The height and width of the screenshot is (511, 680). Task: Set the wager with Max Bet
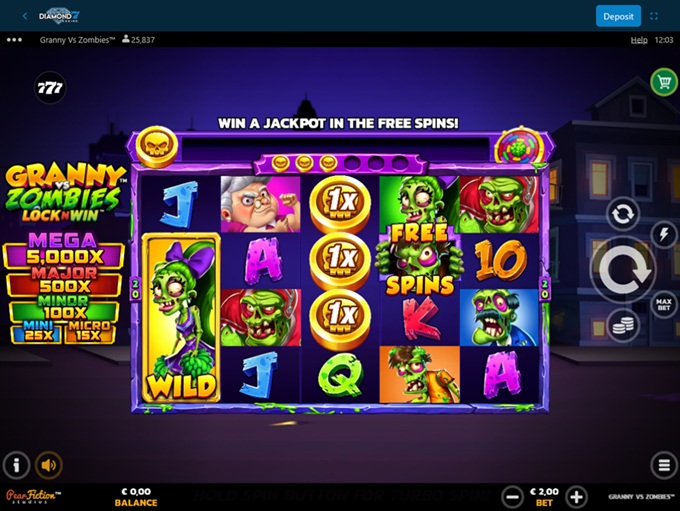click(661, 302)
